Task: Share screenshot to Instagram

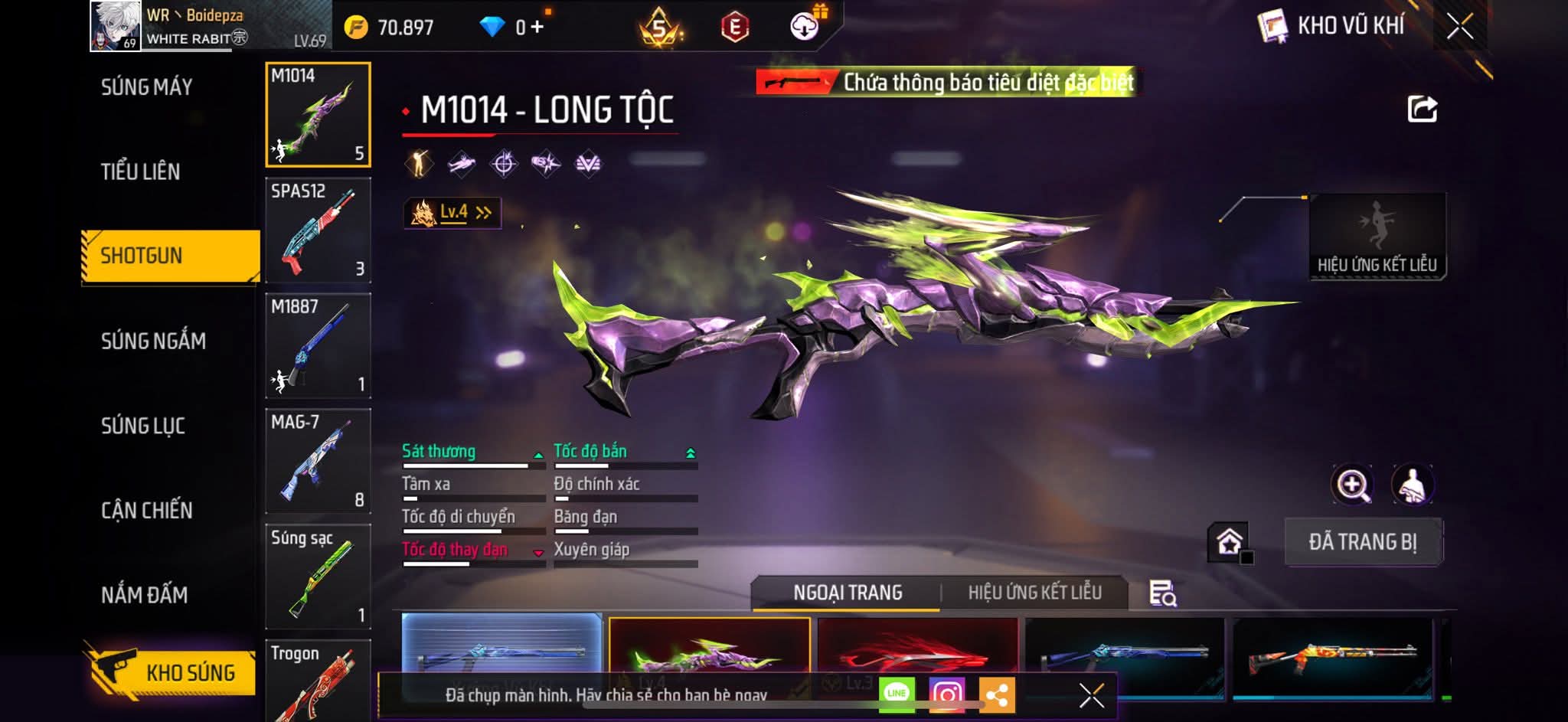Action: point(946,694)
